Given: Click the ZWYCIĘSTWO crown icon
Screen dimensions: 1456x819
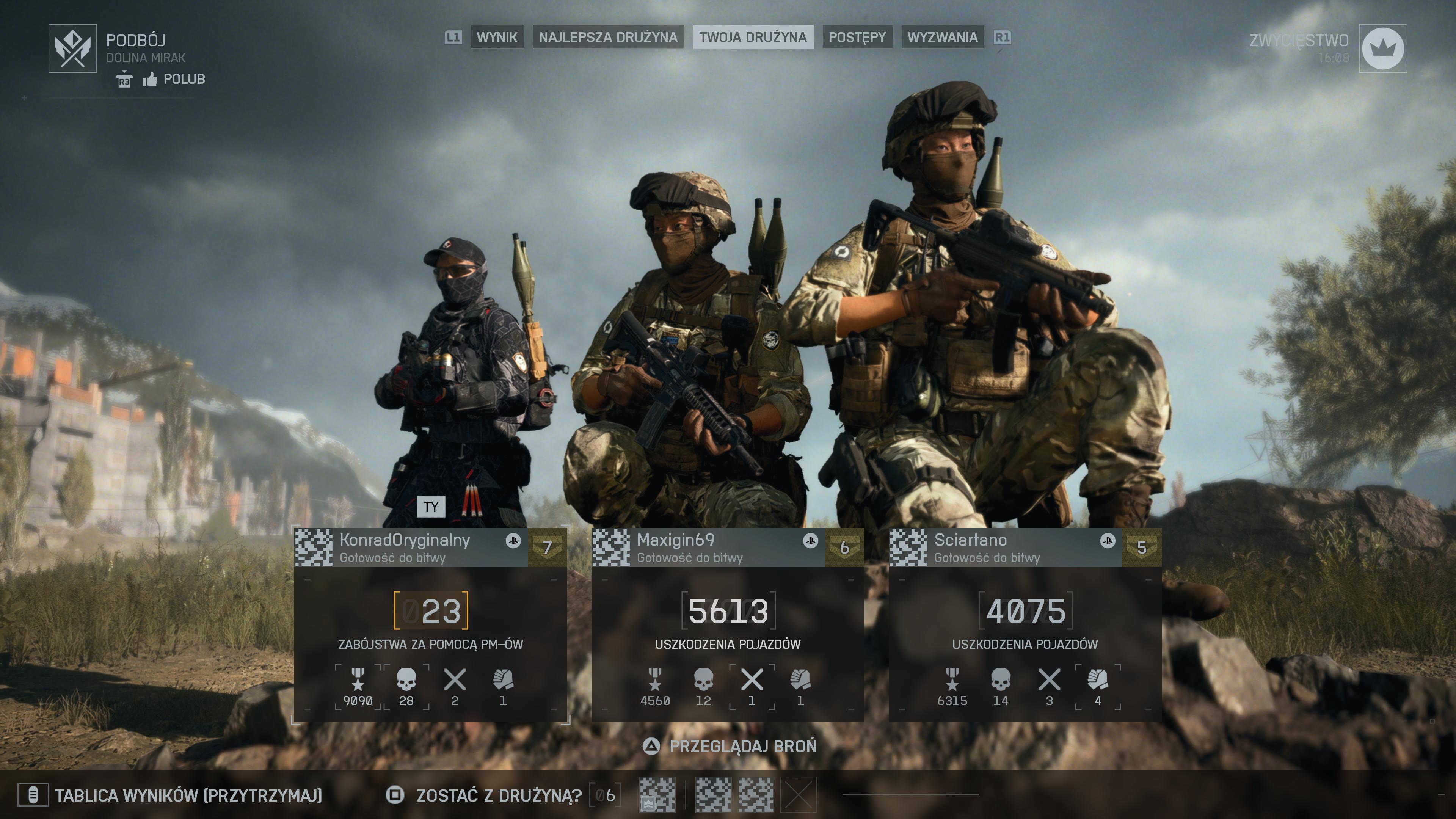Looking at the screenshot, I should pos(1382,49).
